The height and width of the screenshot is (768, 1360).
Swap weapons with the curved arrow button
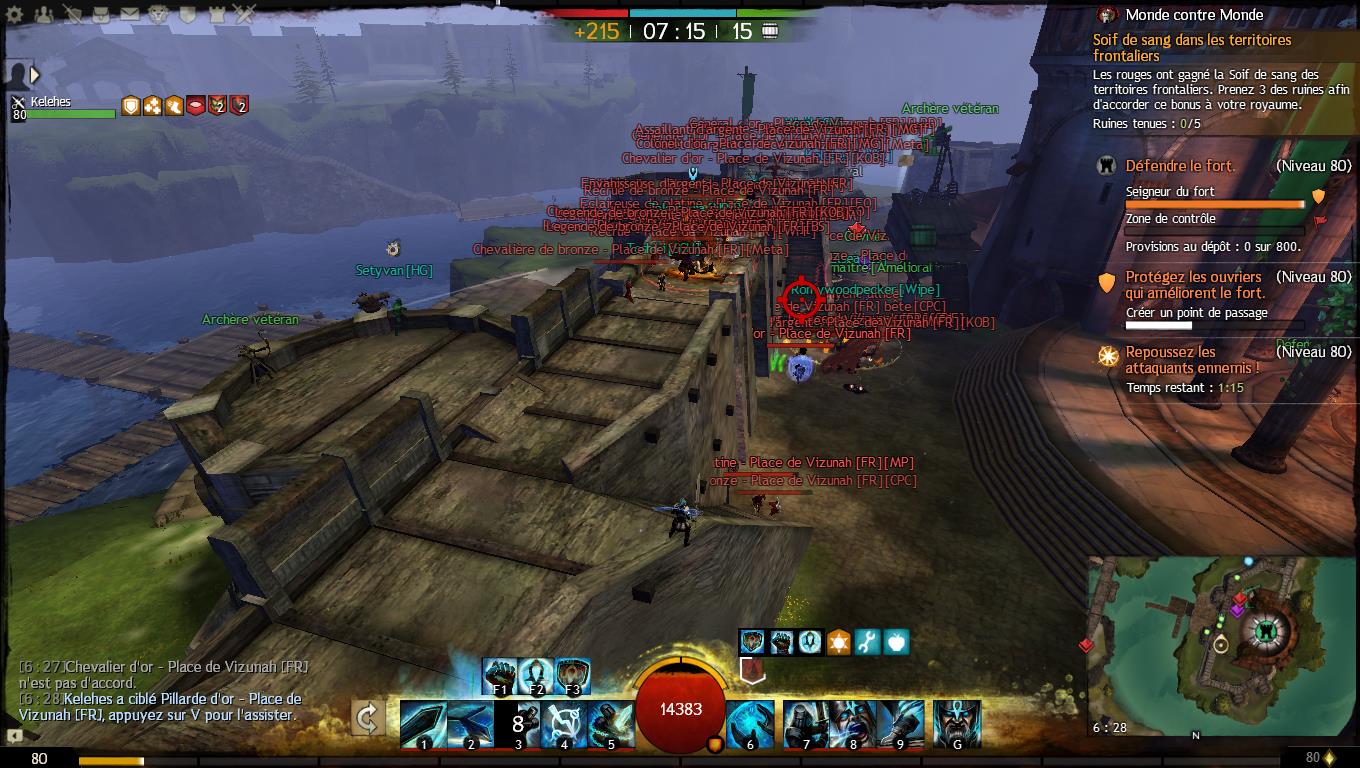click(368, 717)
